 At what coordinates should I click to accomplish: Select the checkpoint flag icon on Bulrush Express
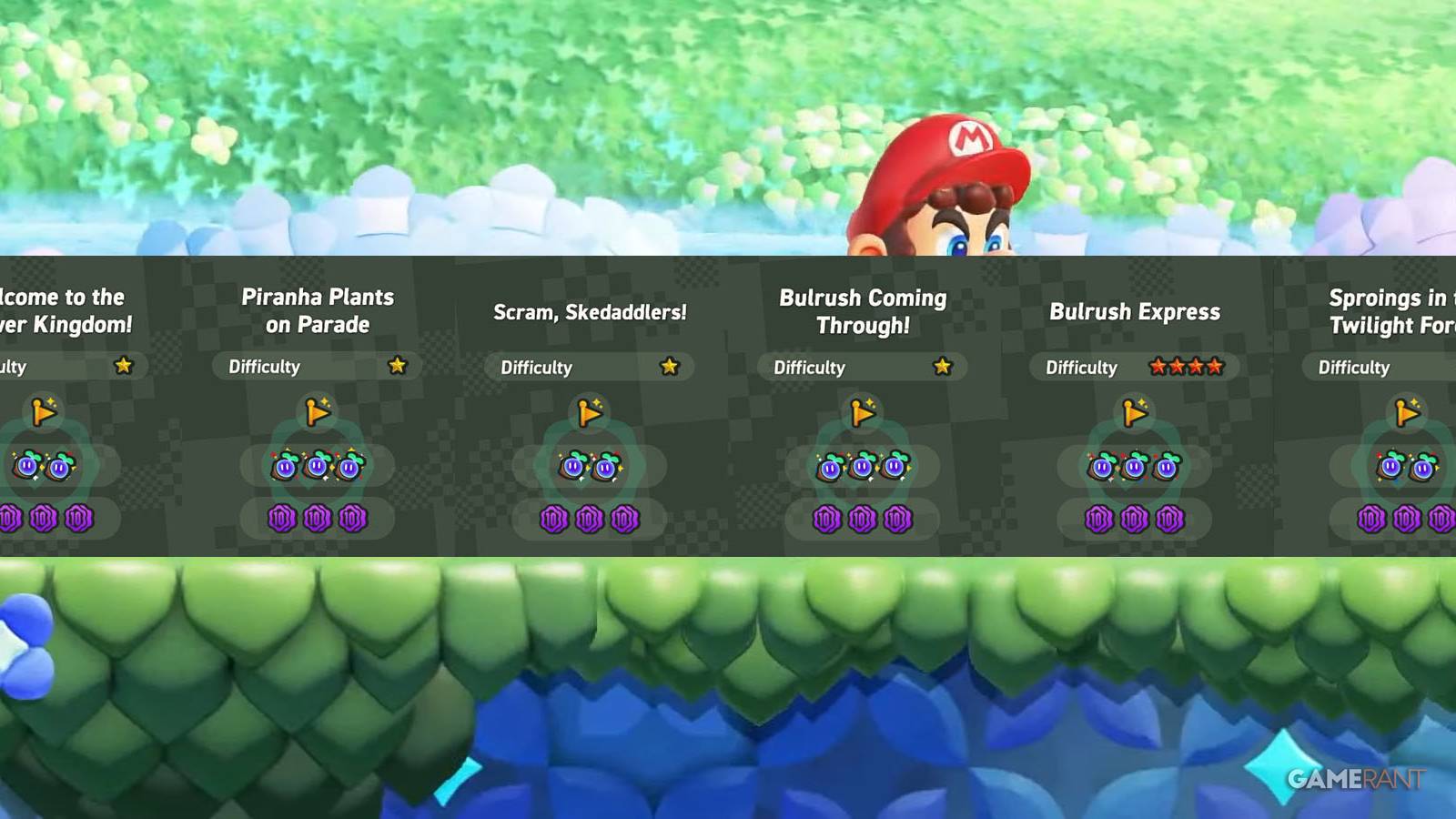tap(1135, 413)
